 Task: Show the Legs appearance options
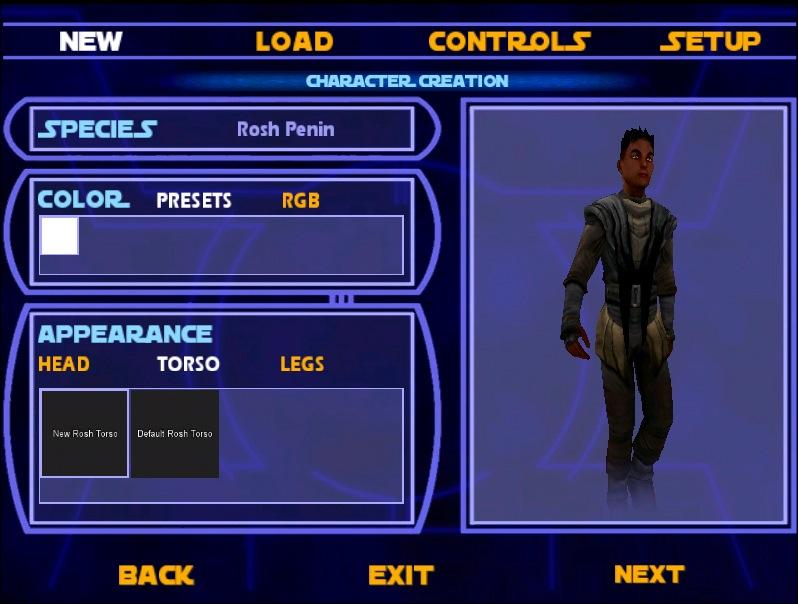tap(302, 364)
